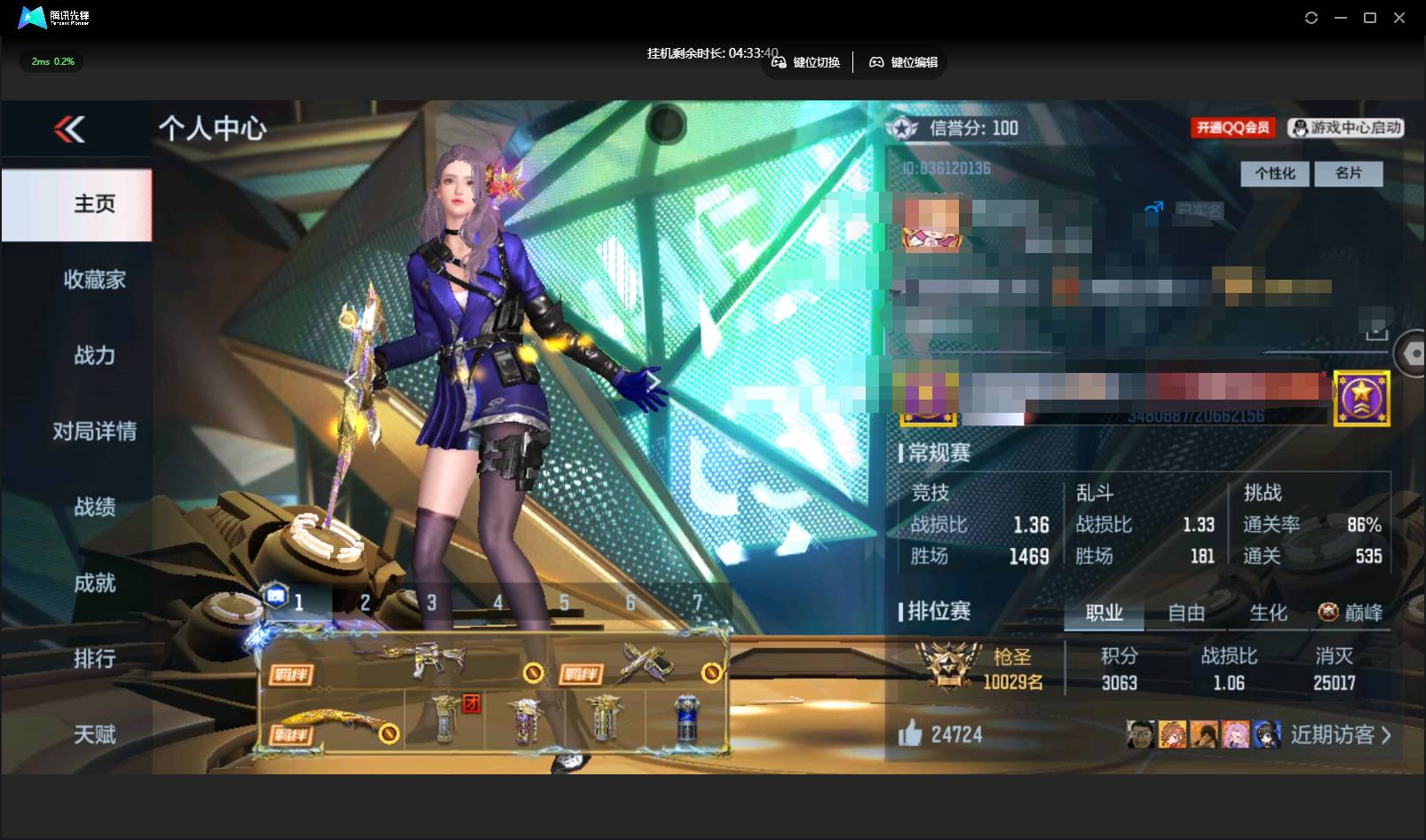Open the 成就 achievements tab
The height and width of the screenshot is (840, 1426).
[94, 582]
